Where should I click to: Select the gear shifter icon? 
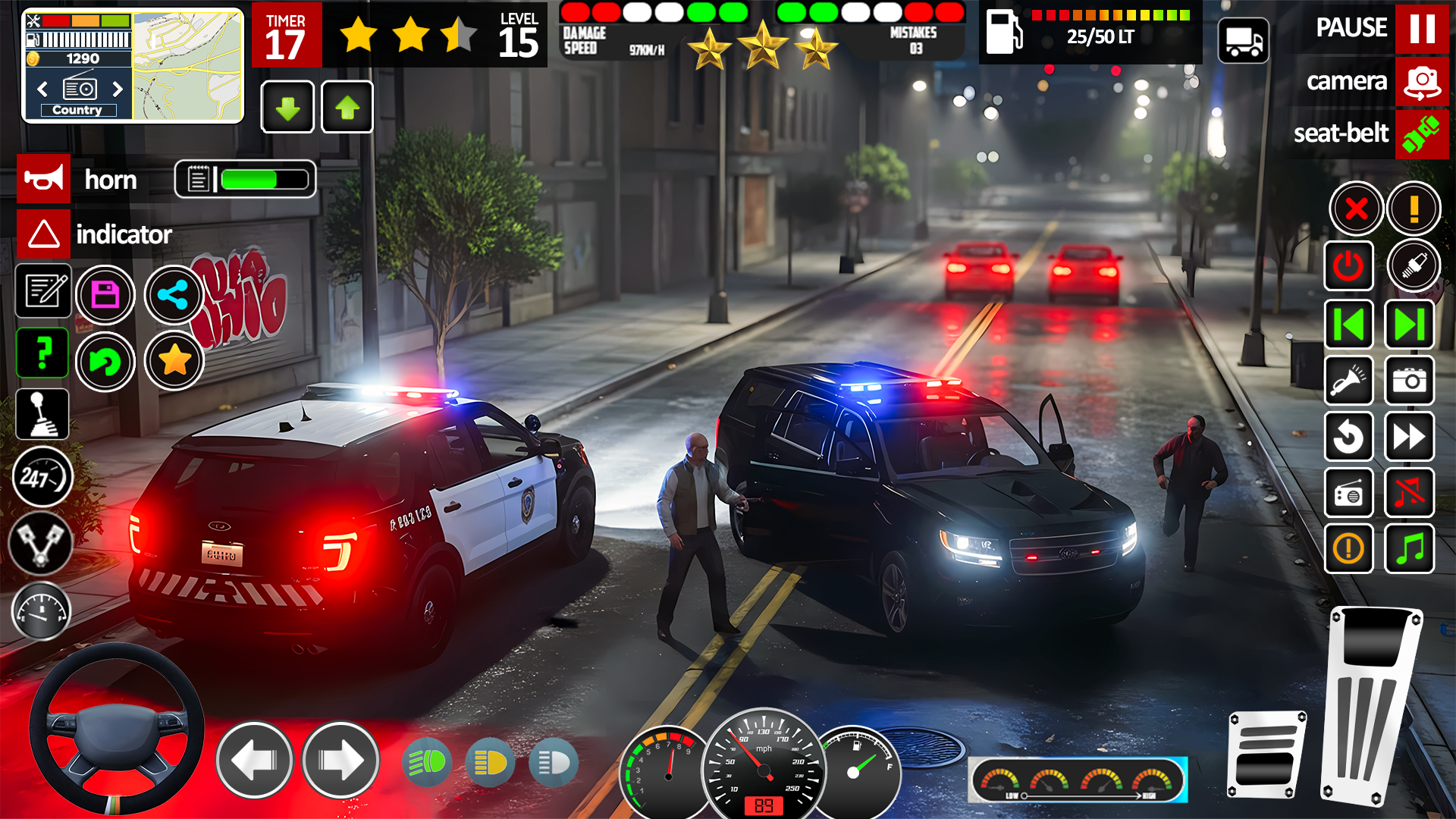(42, 414)
